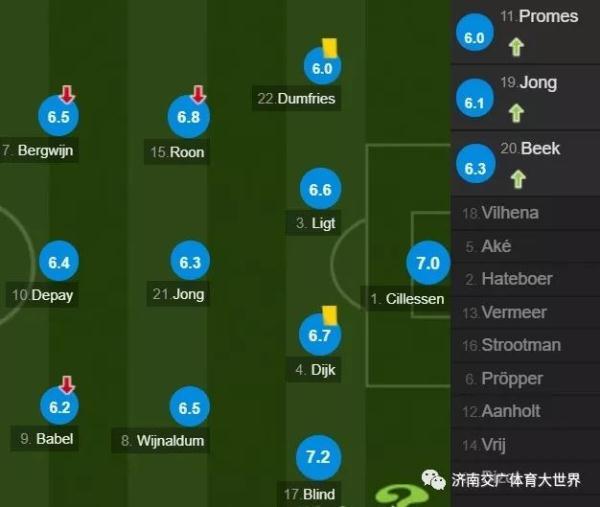The image size is (600, 507).
Task: Click midfielder Jong's 6.3 rating bubble
Action: pos(190,263)
